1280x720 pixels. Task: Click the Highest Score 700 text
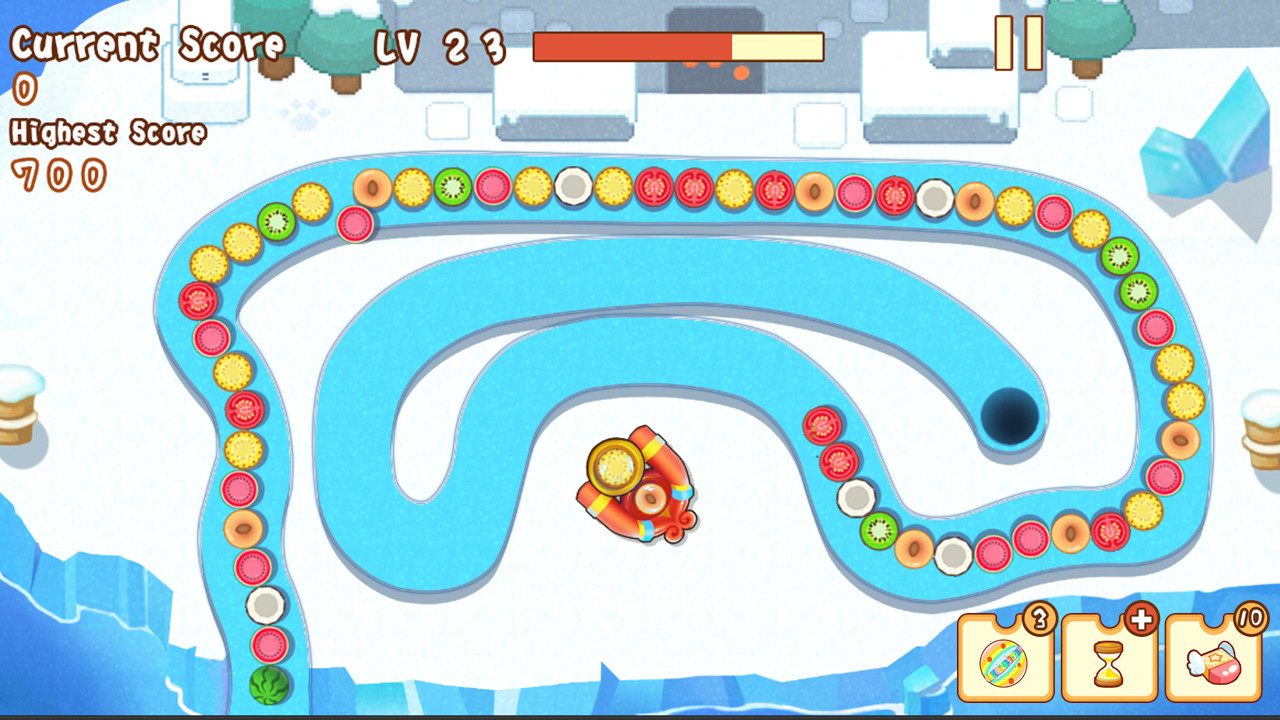pyautogui.click(x=106, y=133)
